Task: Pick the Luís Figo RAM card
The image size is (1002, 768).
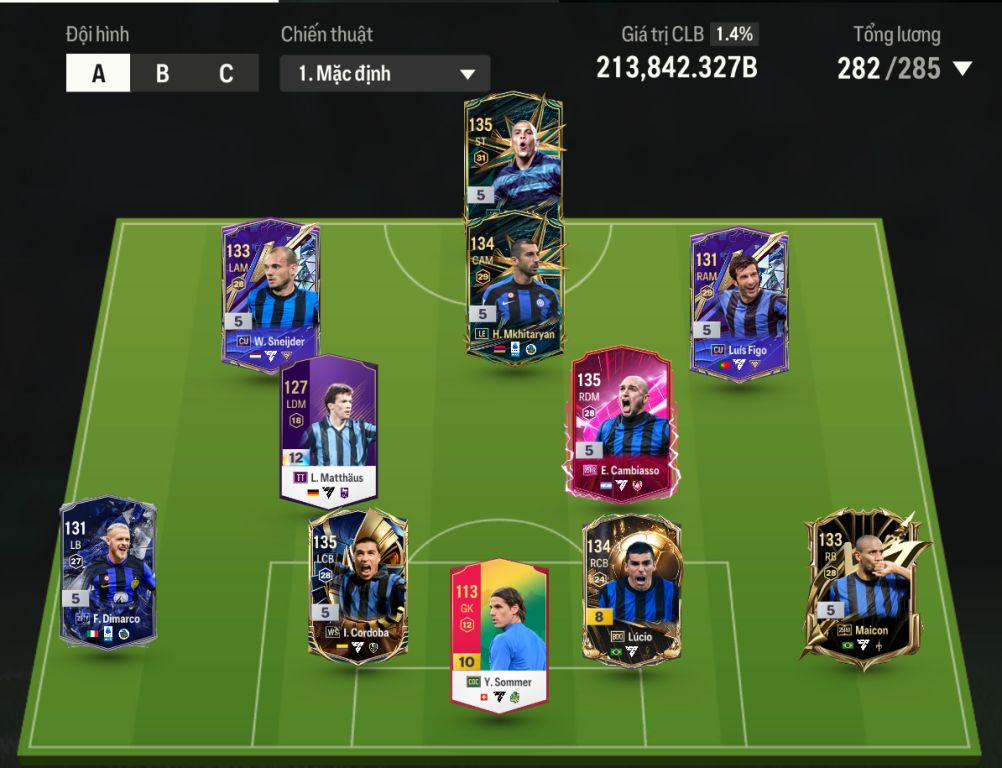Action: point(739,300)
